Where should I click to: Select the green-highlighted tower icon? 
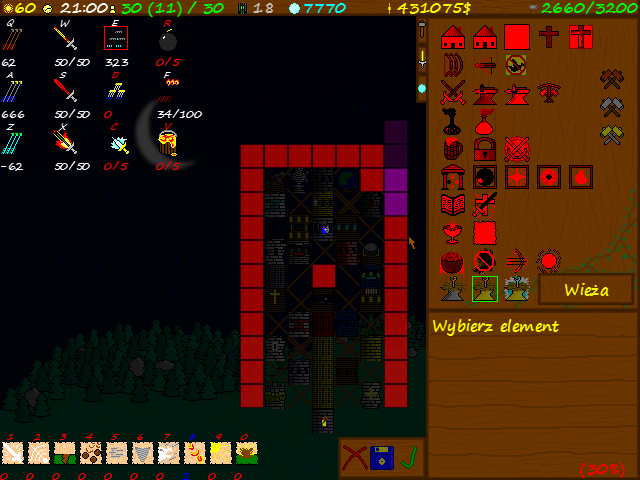click(x=485, y=289)
